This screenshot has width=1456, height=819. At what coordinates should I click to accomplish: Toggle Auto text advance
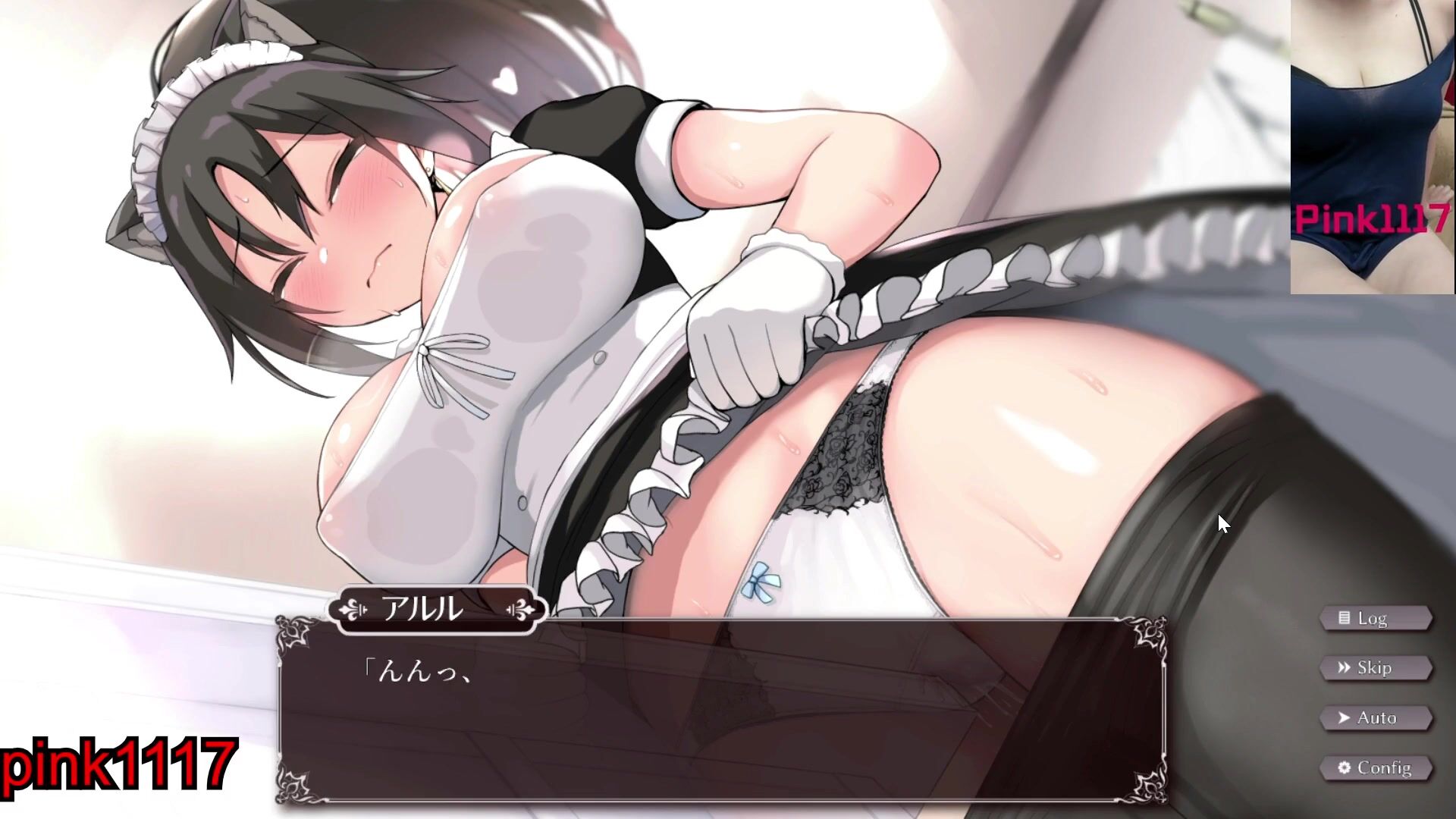point(1375,717)
